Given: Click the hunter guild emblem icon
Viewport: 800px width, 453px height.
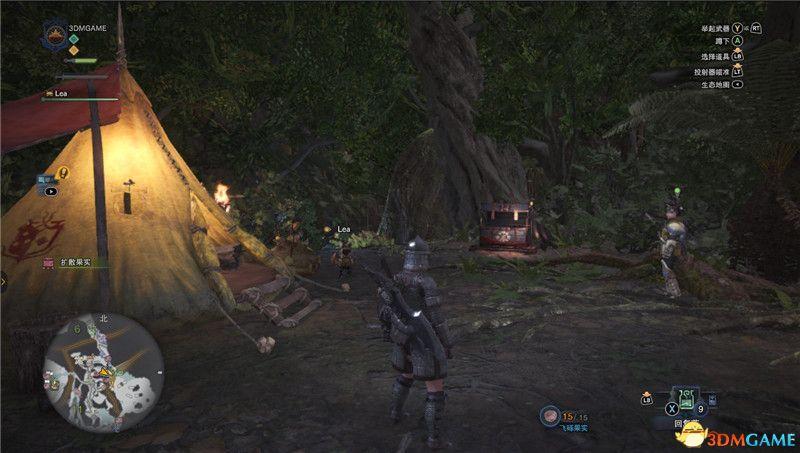Looking at the screenshot, I should (x=55, y=37).
